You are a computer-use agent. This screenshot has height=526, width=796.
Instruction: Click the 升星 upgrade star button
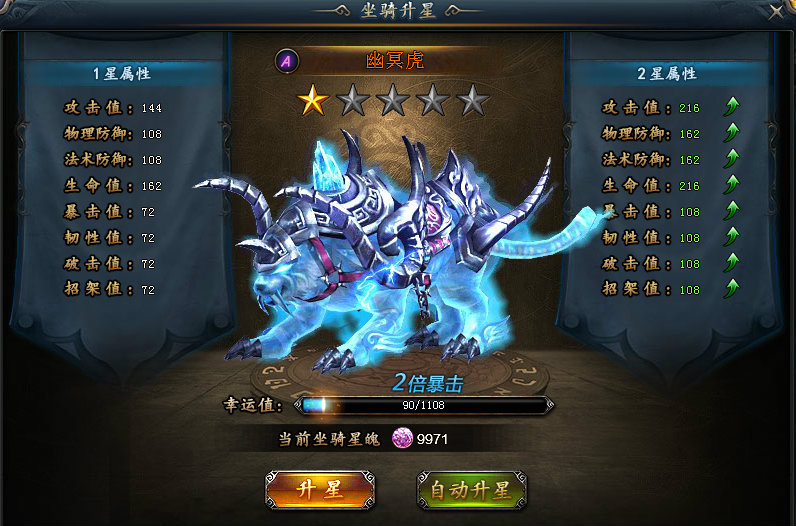[x=320, y=489]
